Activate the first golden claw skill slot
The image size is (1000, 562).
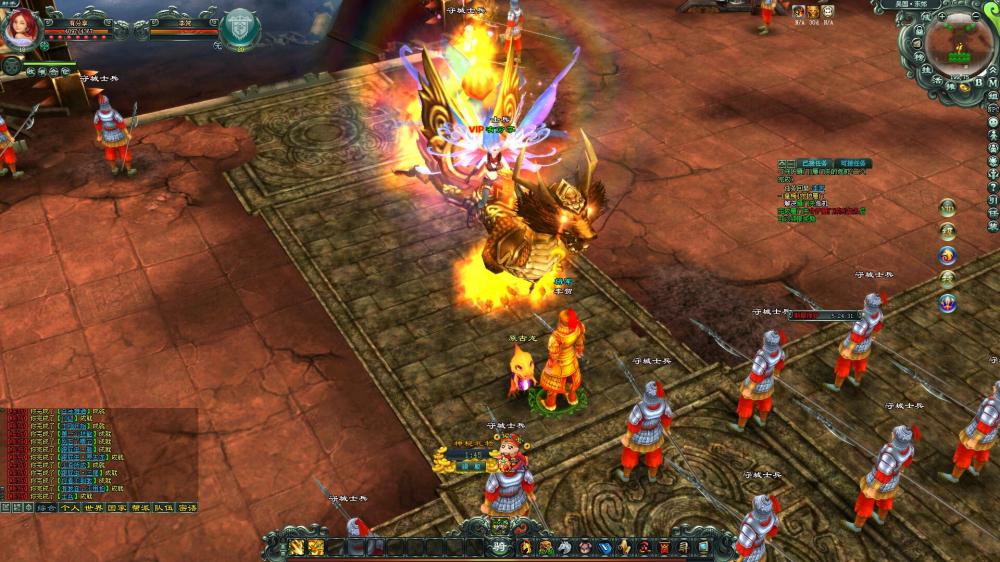[x=298, y=547]
